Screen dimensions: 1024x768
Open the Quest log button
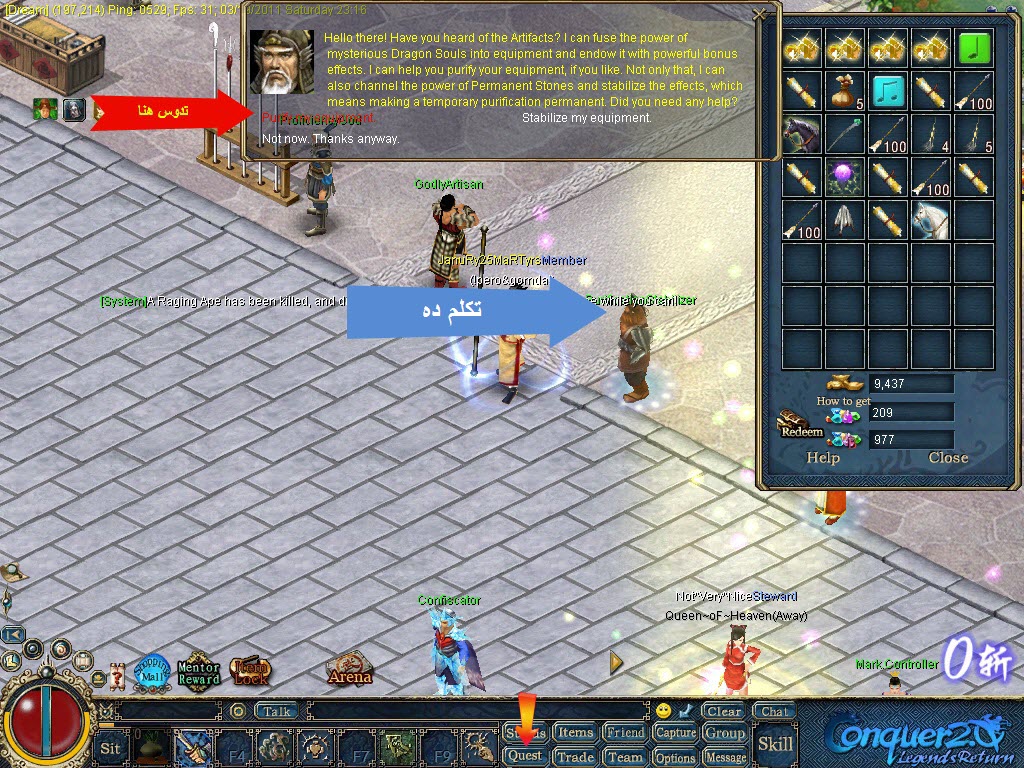click(526, 756)
